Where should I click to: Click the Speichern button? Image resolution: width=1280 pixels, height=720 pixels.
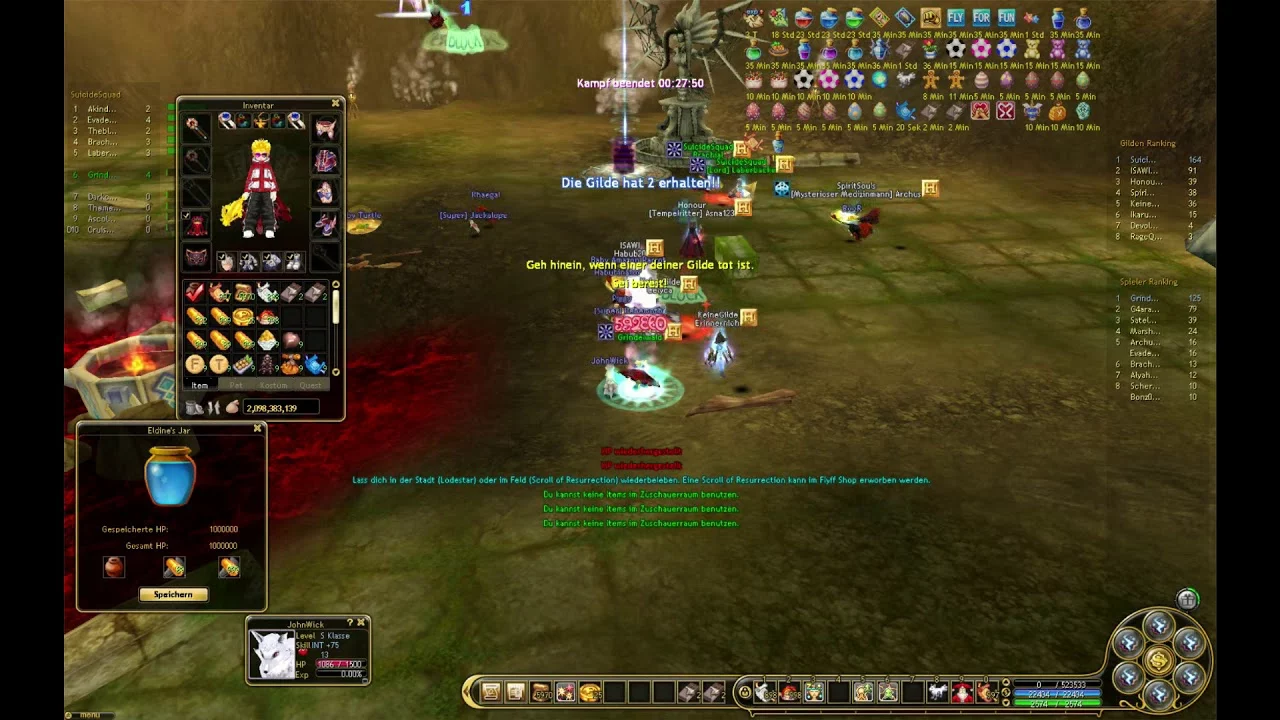(173, 595)
